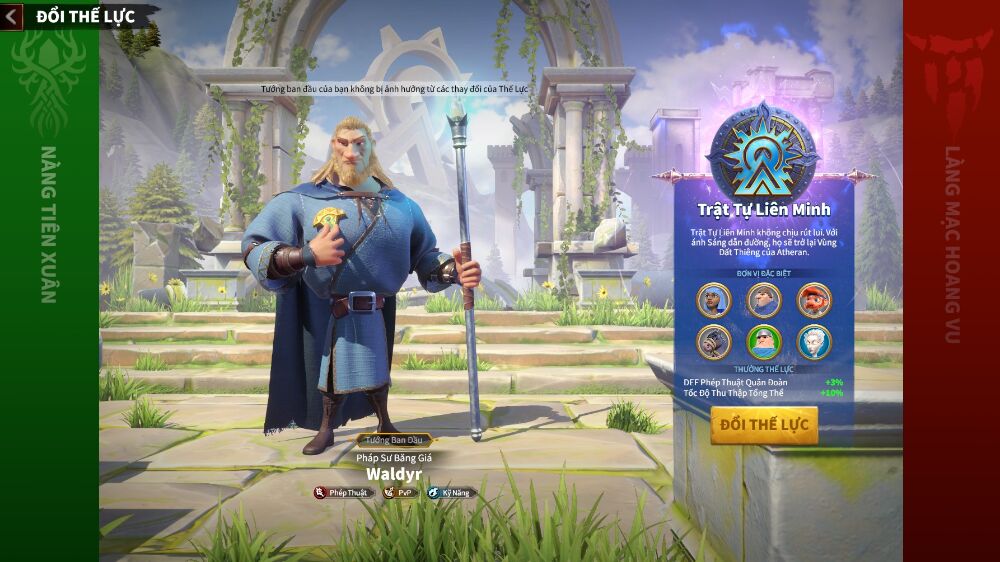The width and height of the screenshot is (1000, 562).
Task: Select the green-background helmeted unit portrait
Action: click(x=764, y=342)
